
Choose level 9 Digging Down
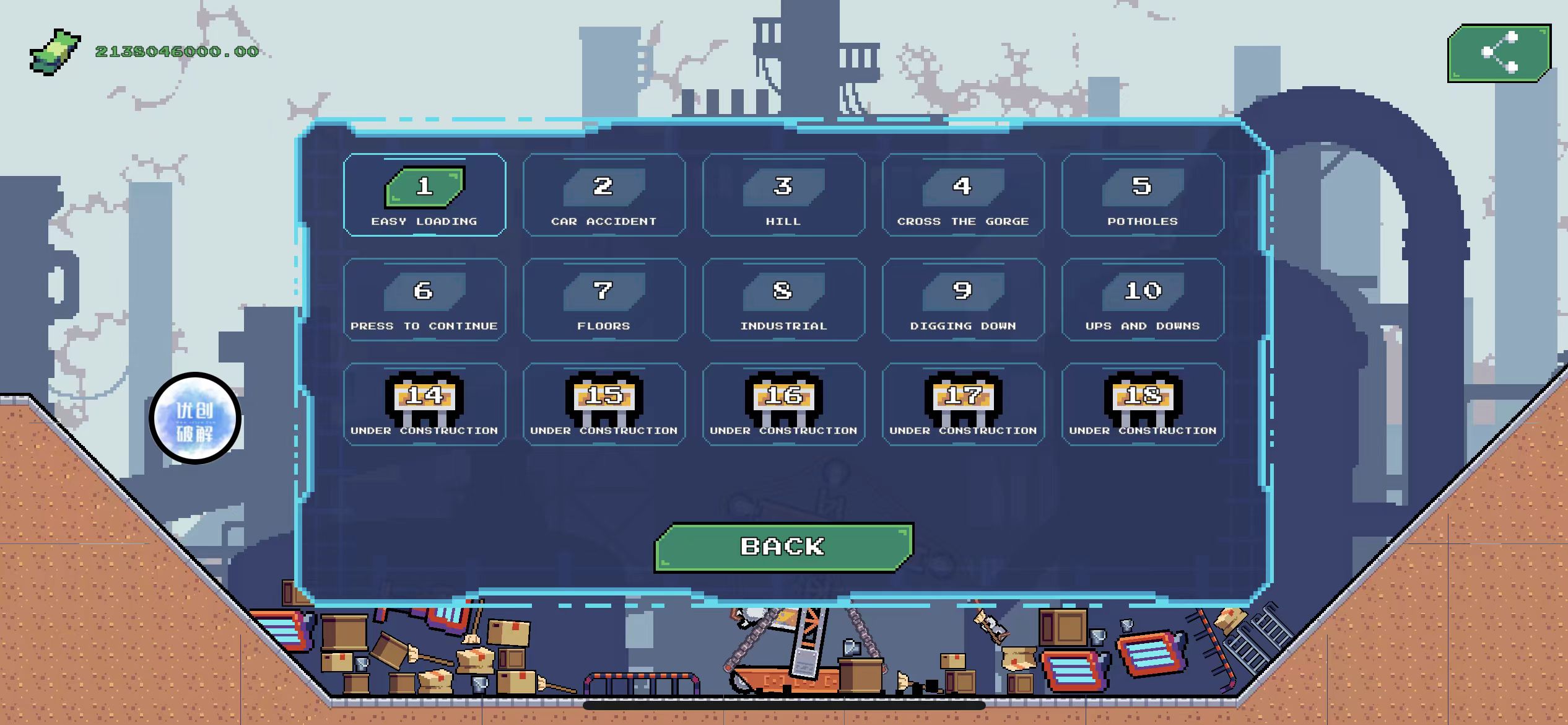[963, 300]
